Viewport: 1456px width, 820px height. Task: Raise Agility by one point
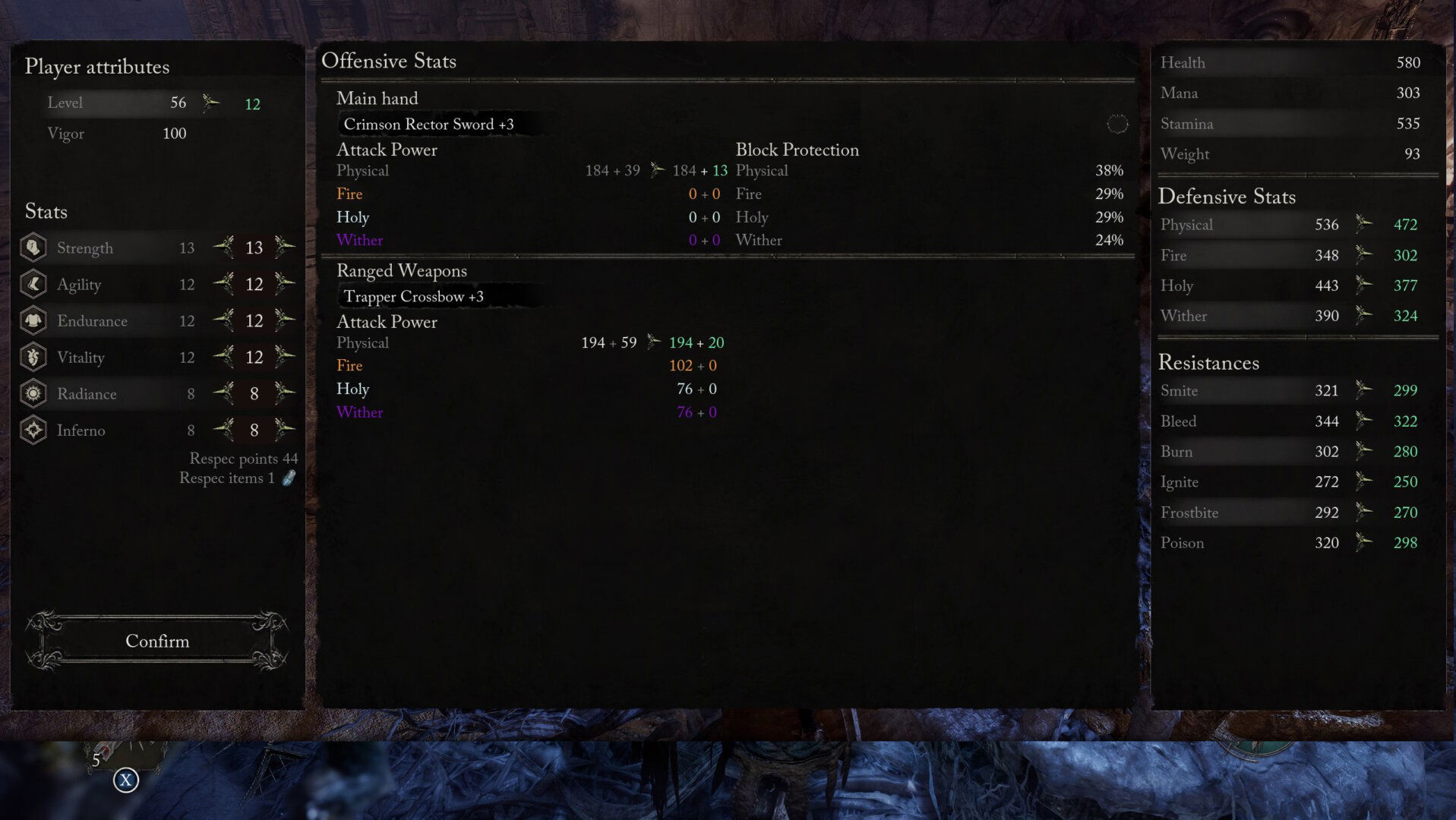(x=285, y=283)
